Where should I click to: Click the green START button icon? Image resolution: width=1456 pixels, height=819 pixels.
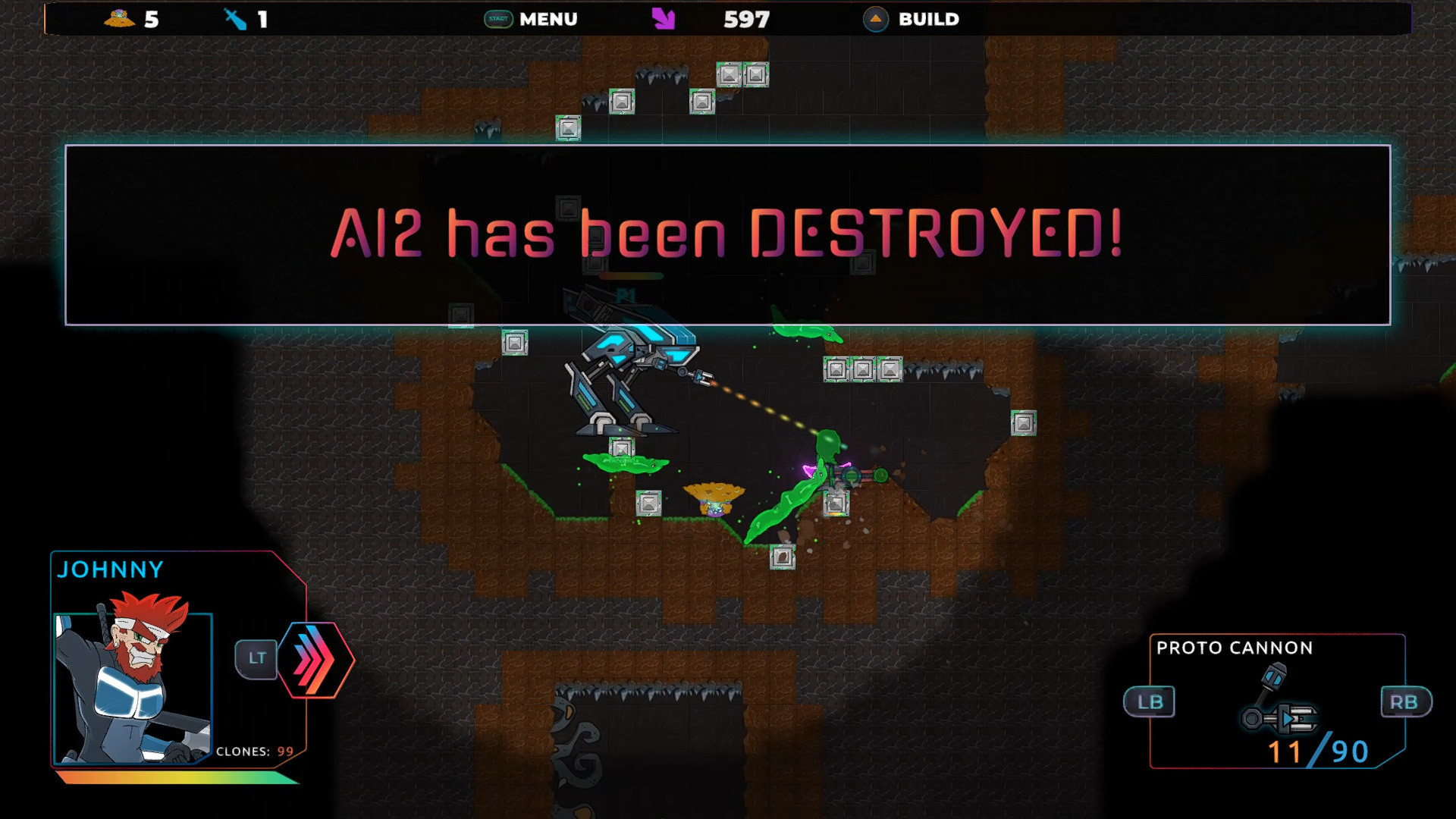(x=497, y=19)
